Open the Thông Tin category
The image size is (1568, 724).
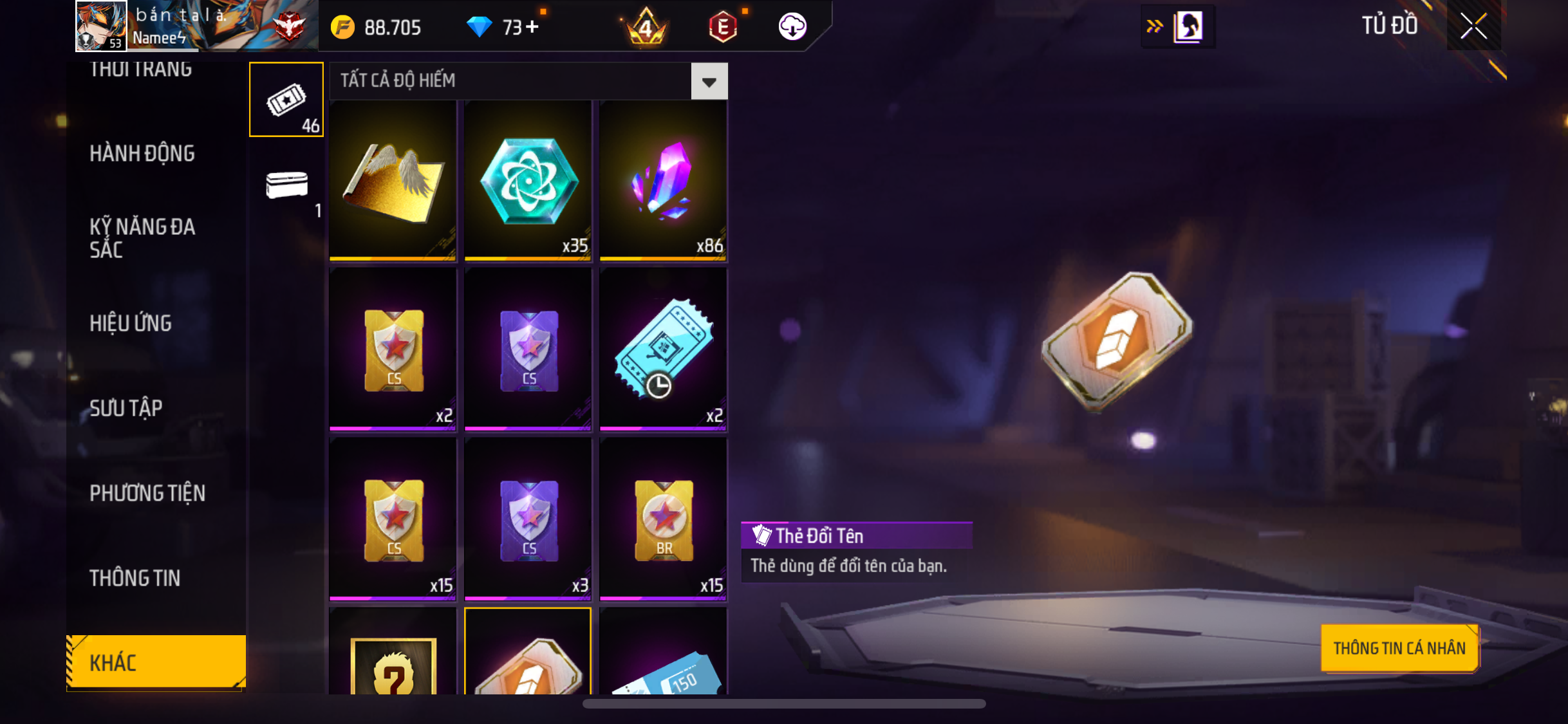135,578
